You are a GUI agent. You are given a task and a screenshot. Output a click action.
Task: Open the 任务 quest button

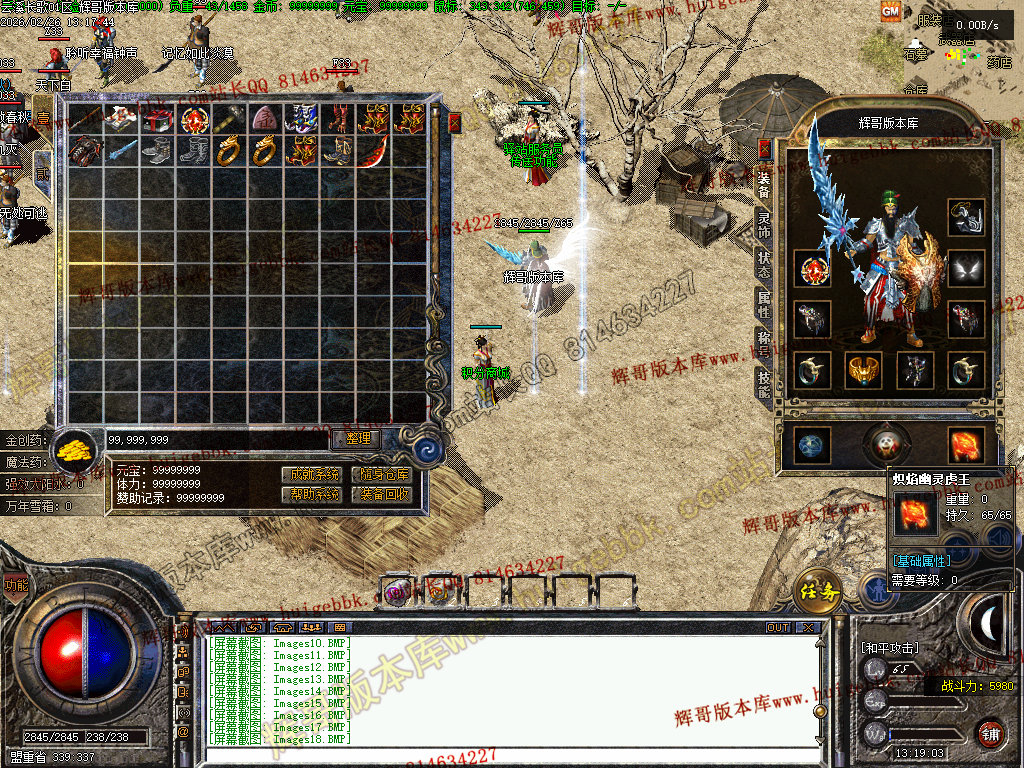[x=817, y=593]
